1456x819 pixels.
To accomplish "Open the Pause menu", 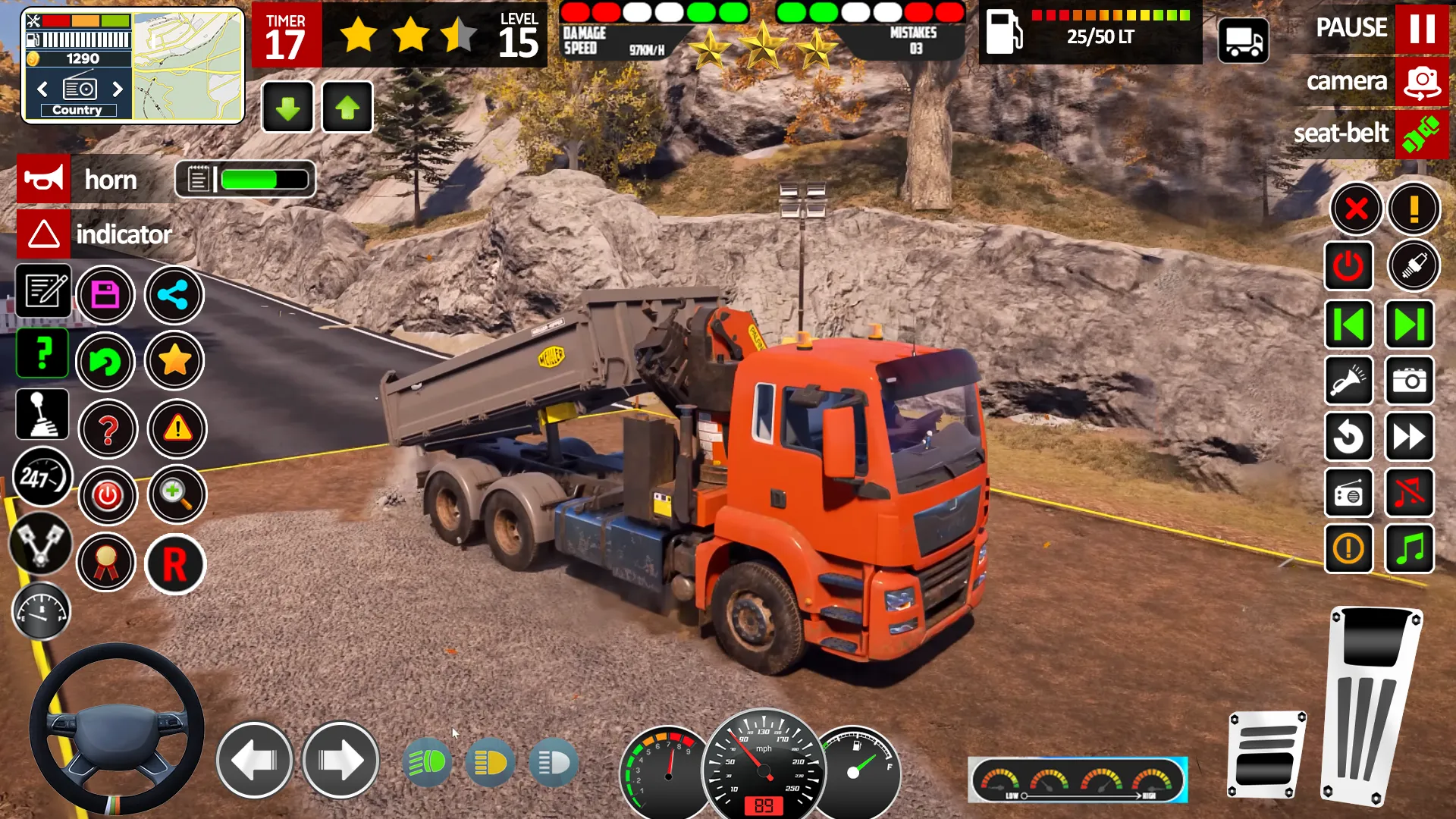I will pos(1423,28).
